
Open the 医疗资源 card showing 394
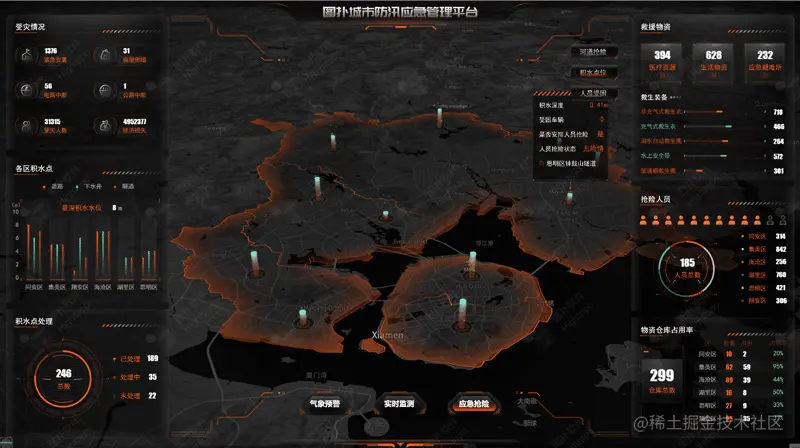pos(662,58)
